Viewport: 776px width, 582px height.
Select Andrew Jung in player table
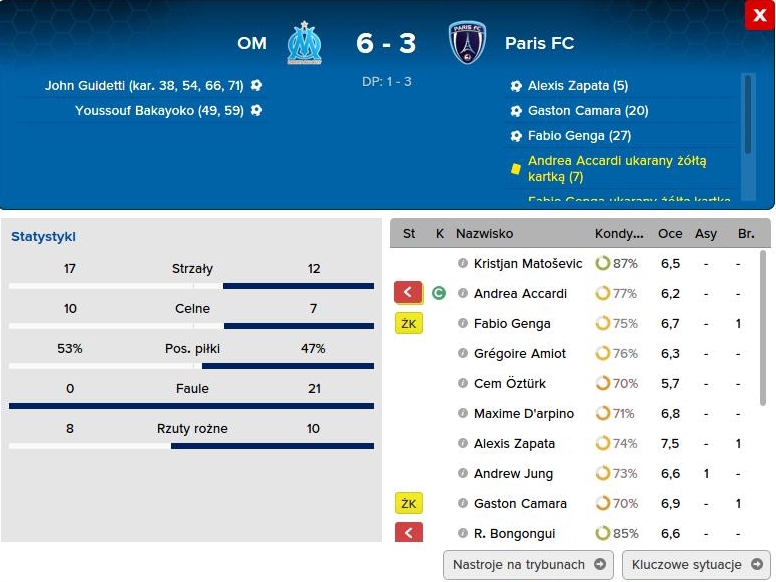pos(513,474)
